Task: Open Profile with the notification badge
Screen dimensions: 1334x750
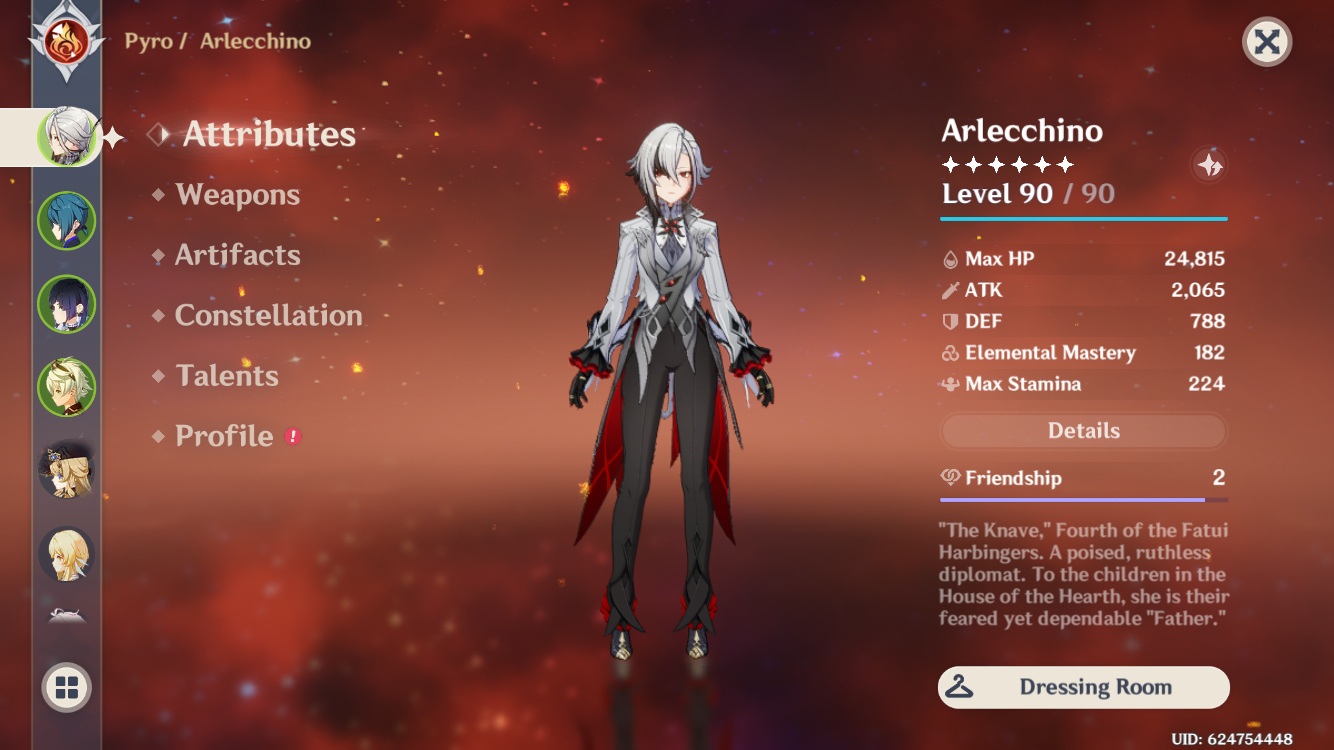Action: 222,436
